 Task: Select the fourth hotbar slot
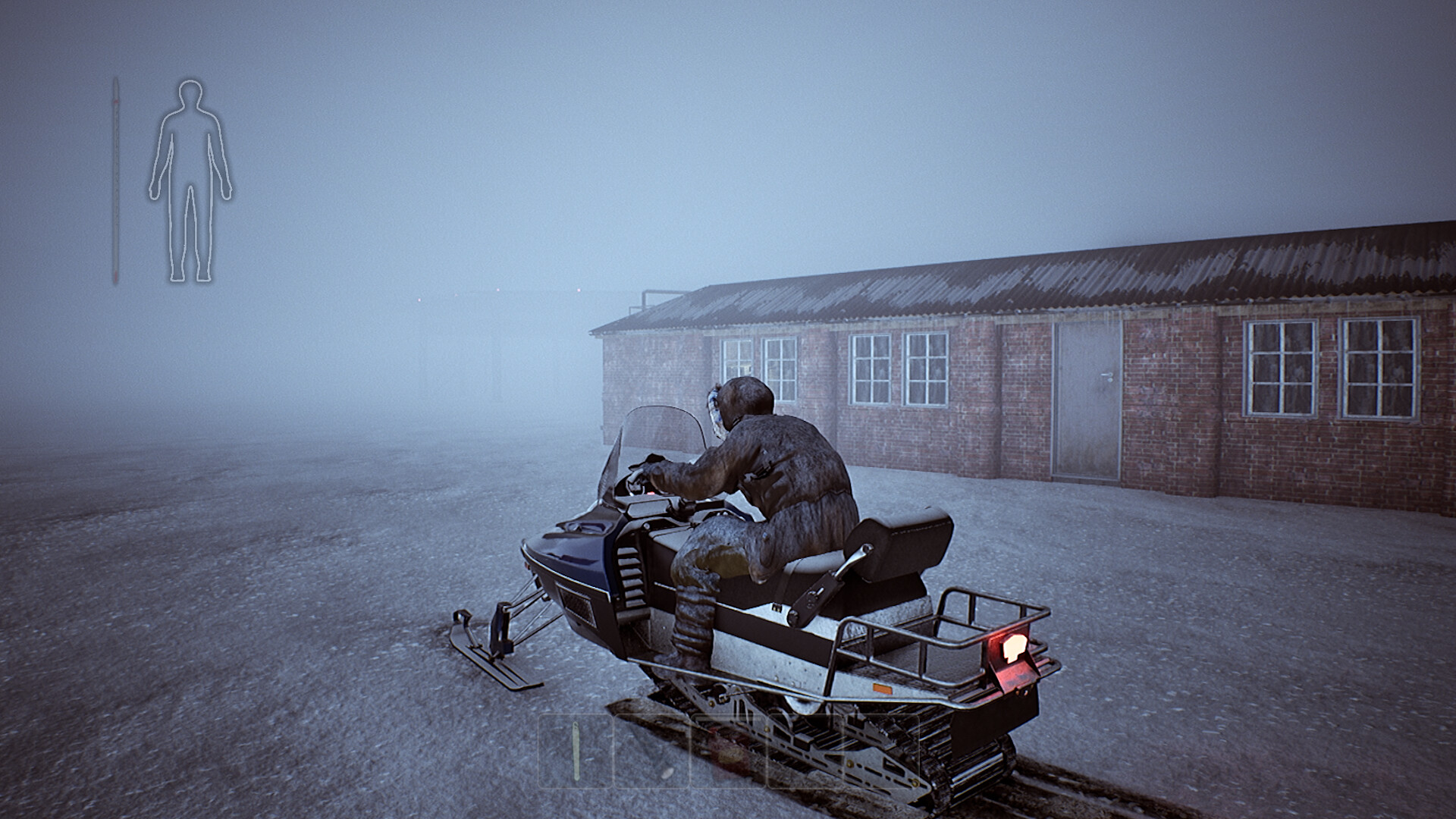(x=805, y=751)
